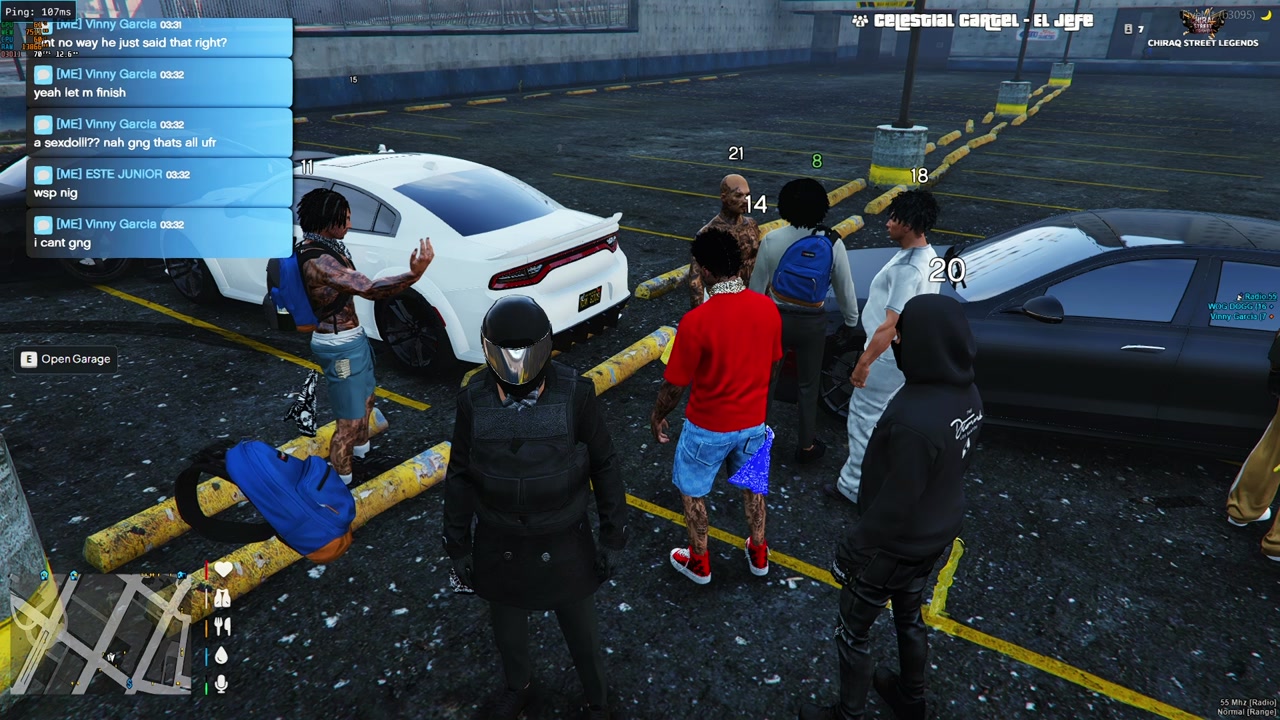Select the armor vest icon
Screen dimensions: 1280x720
click(x=222, y=598)
